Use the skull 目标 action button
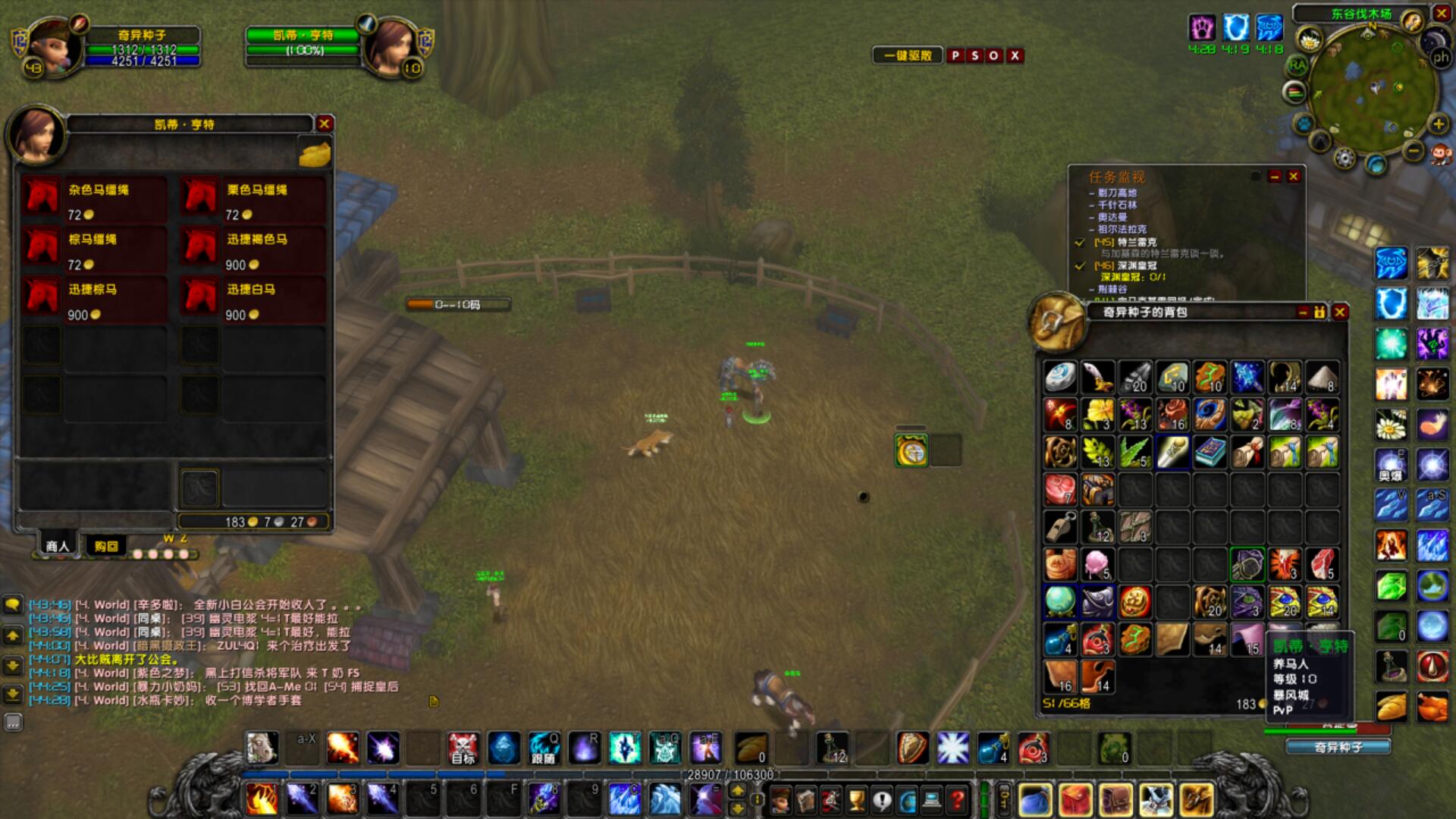Image resolution: width=1456 pixels, height=819 pixels. click(463, 748)
